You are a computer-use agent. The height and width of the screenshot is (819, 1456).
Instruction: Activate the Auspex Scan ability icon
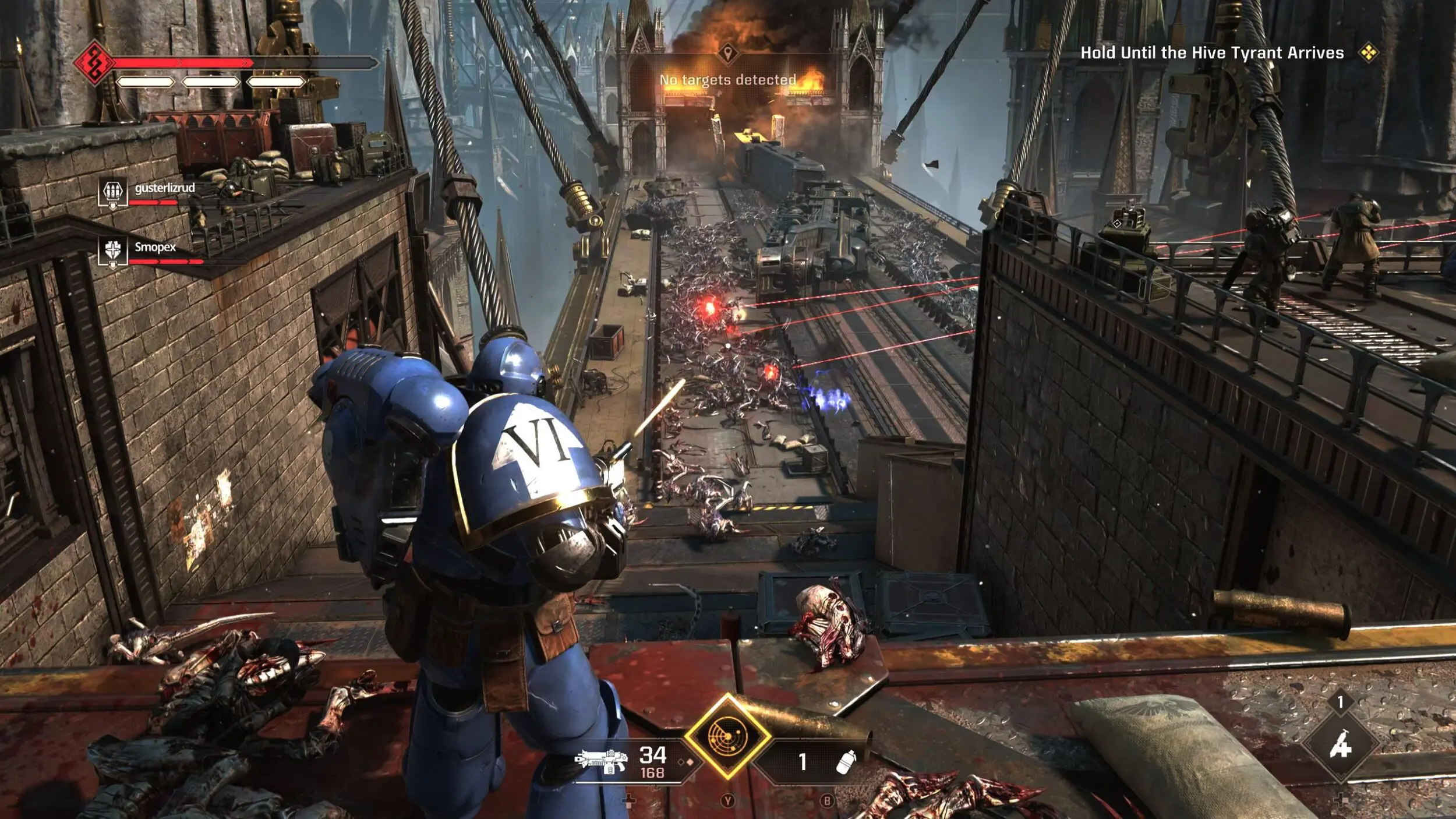[x=727, y=736]
